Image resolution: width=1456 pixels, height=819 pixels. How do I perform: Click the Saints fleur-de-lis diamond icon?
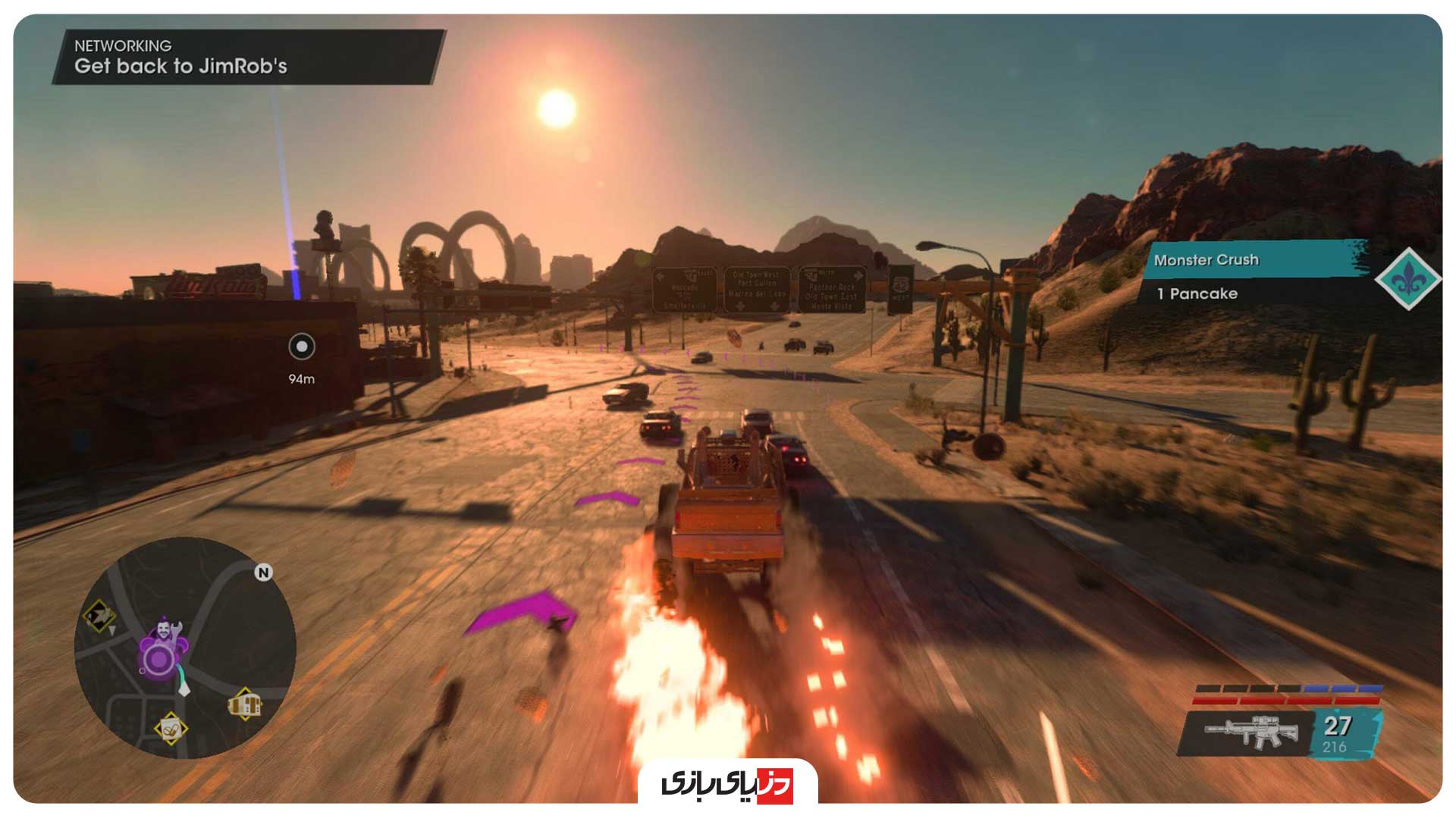(x=1408, y=279)
